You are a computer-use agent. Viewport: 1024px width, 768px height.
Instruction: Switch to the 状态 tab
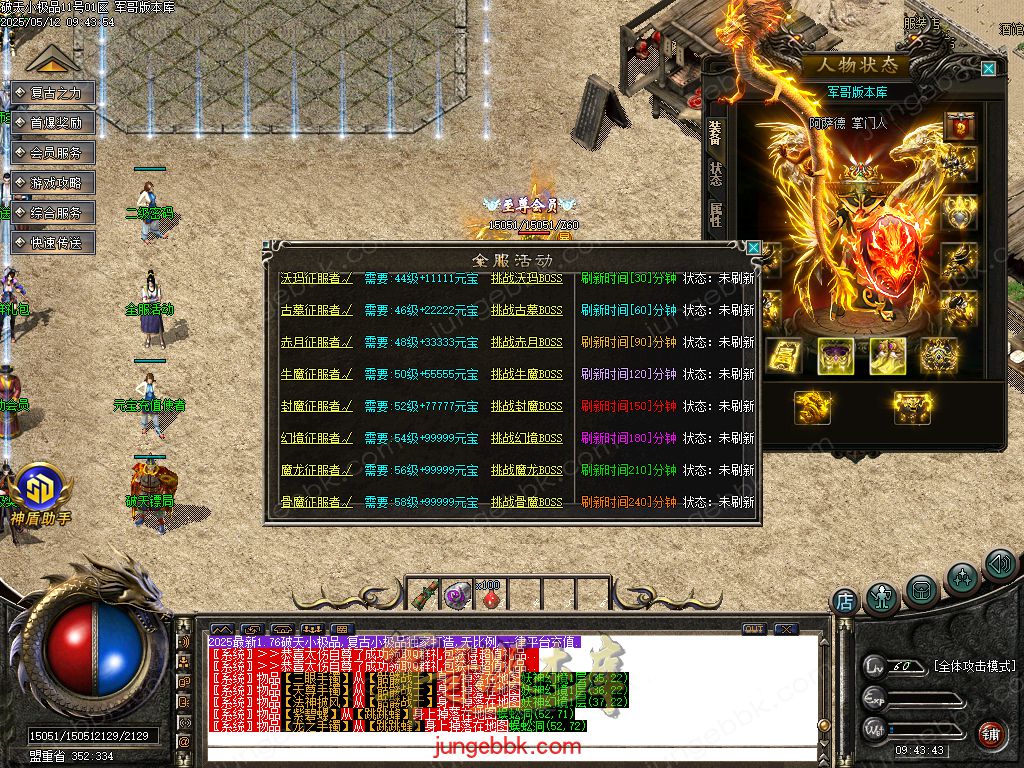[x=716, y=174]
